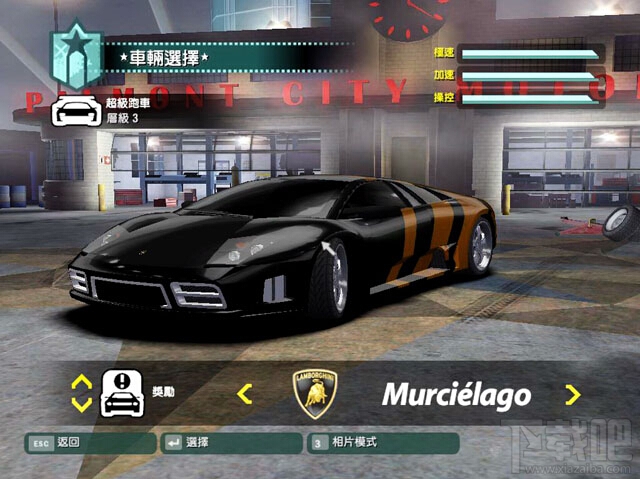Click the yellow down chevron for car category
This screenshot has width=640, height=479.
pos(82,405)
